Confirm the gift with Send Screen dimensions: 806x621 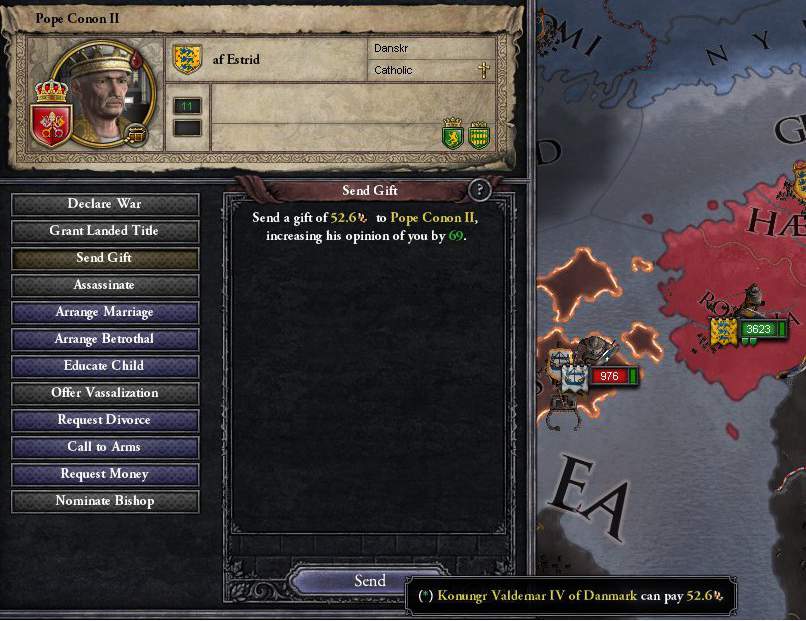pos(369,581)
